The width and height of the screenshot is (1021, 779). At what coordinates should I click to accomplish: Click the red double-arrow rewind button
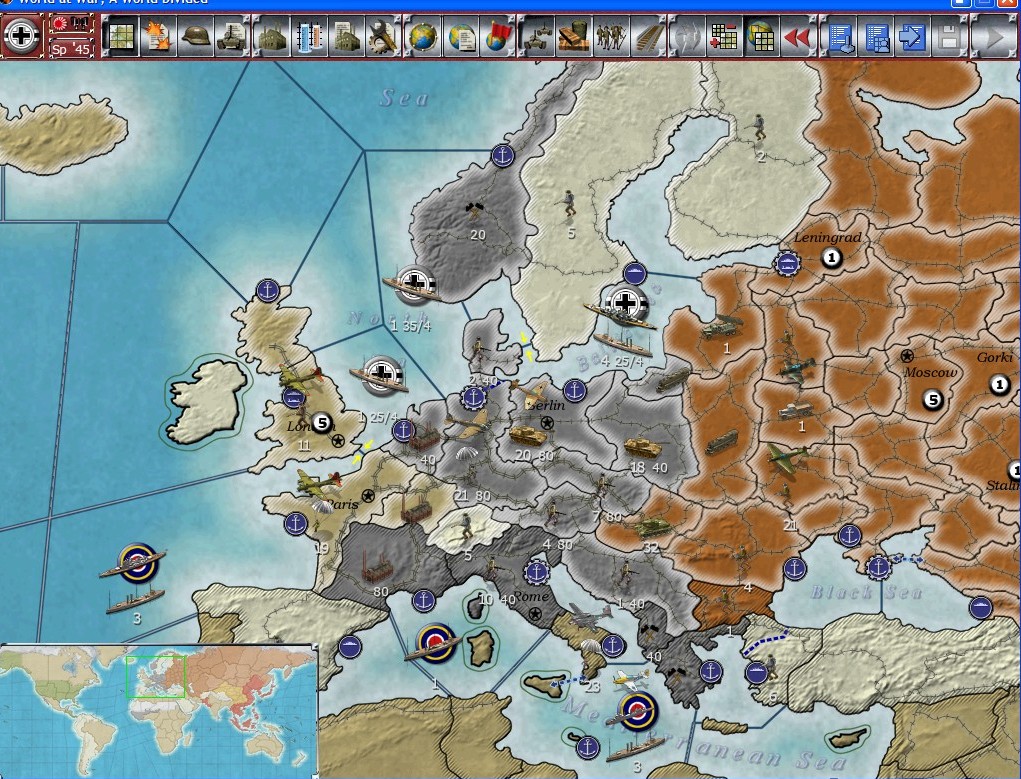[x=797, y=37]
